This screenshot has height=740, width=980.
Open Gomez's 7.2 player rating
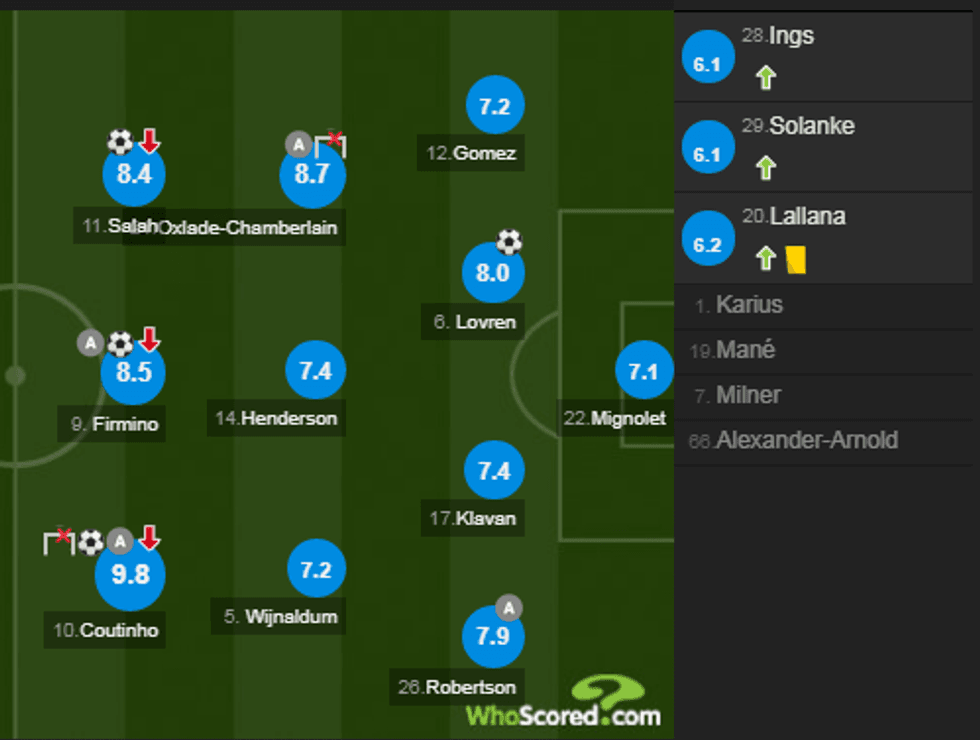(495, 106)
